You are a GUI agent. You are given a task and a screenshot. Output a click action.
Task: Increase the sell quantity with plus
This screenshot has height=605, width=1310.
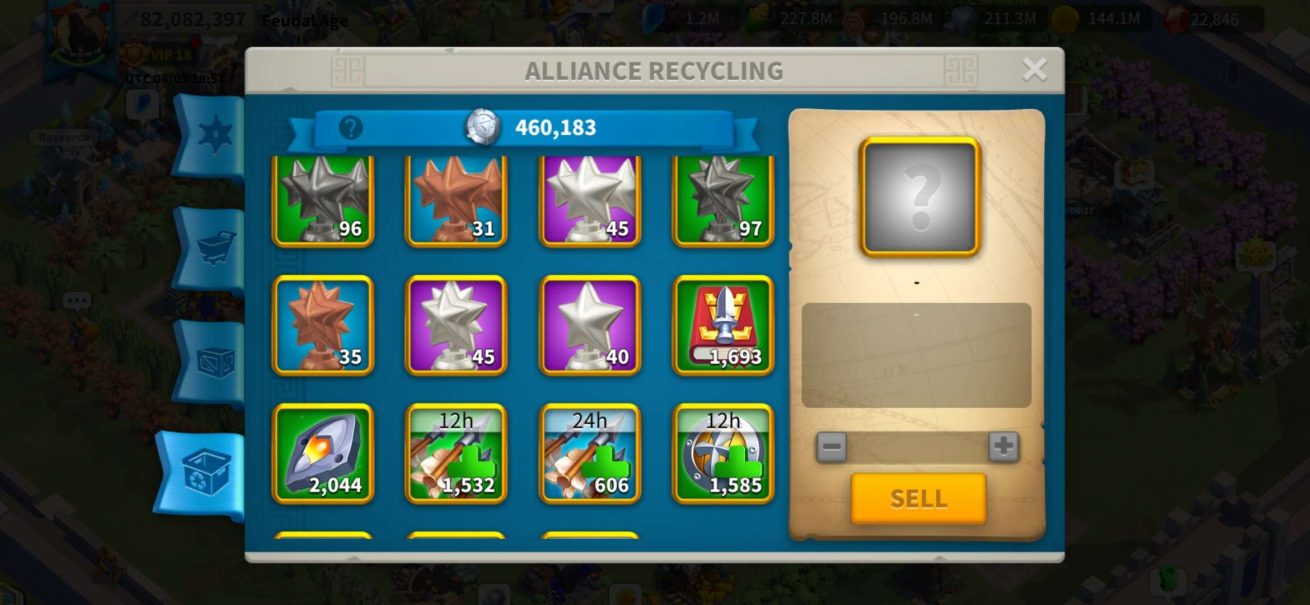point(1003,446)
